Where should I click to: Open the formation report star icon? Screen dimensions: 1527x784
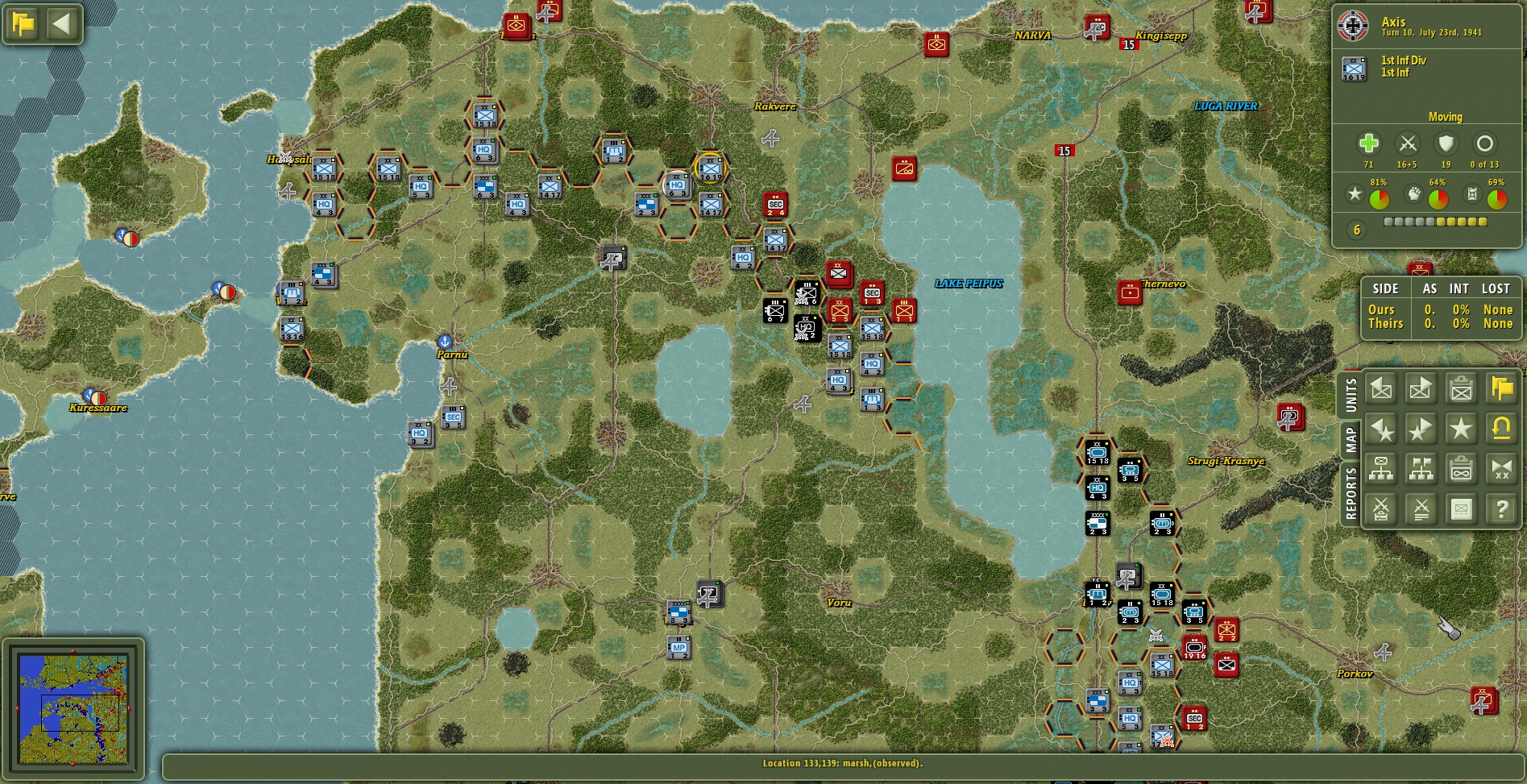(x=1460, y=428)
